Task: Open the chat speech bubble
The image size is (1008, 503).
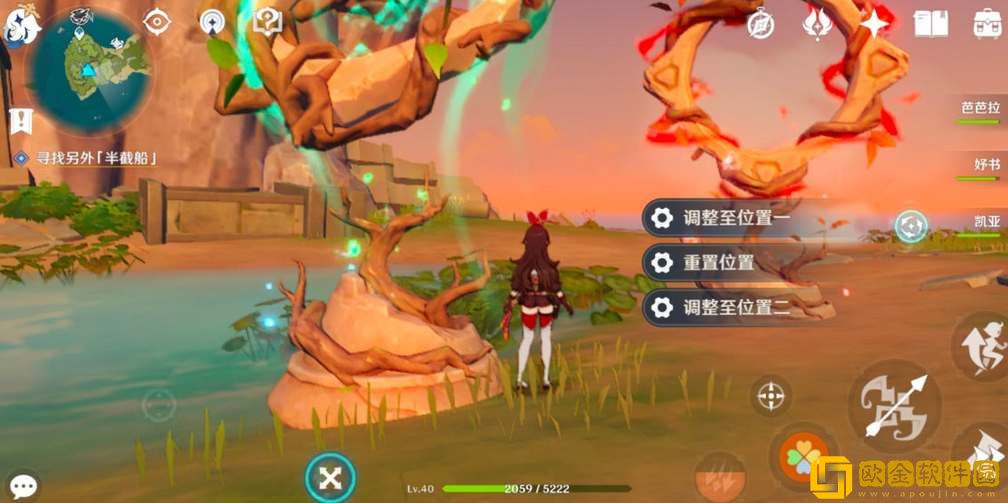Action: (22, 486)
